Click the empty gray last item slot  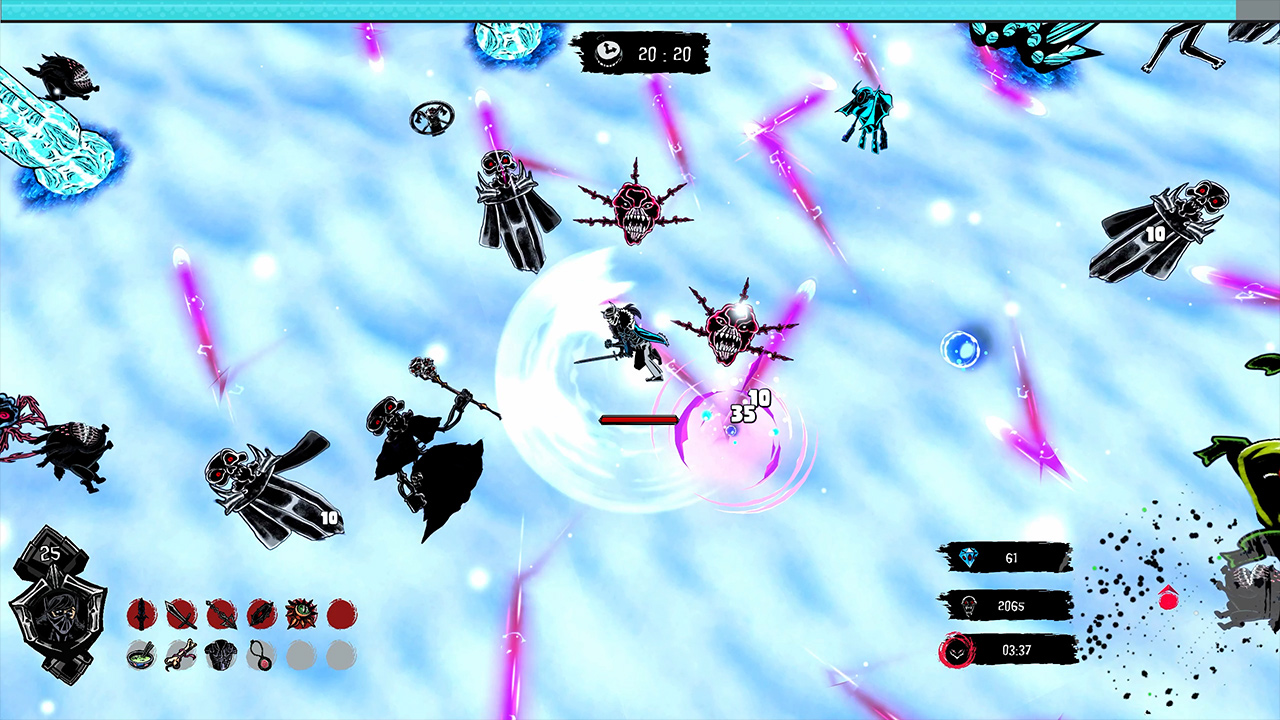tap(341, 655)
